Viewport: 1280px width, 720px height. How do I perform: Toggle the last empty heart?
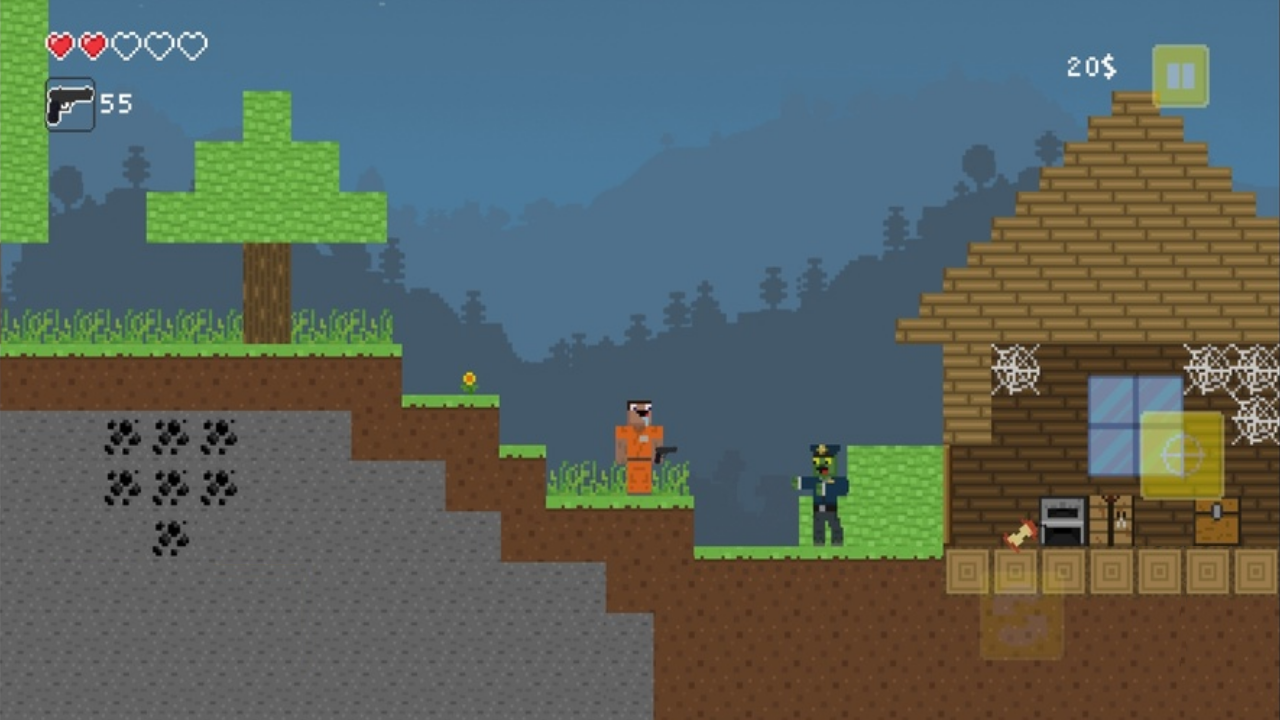click(194, 46)
